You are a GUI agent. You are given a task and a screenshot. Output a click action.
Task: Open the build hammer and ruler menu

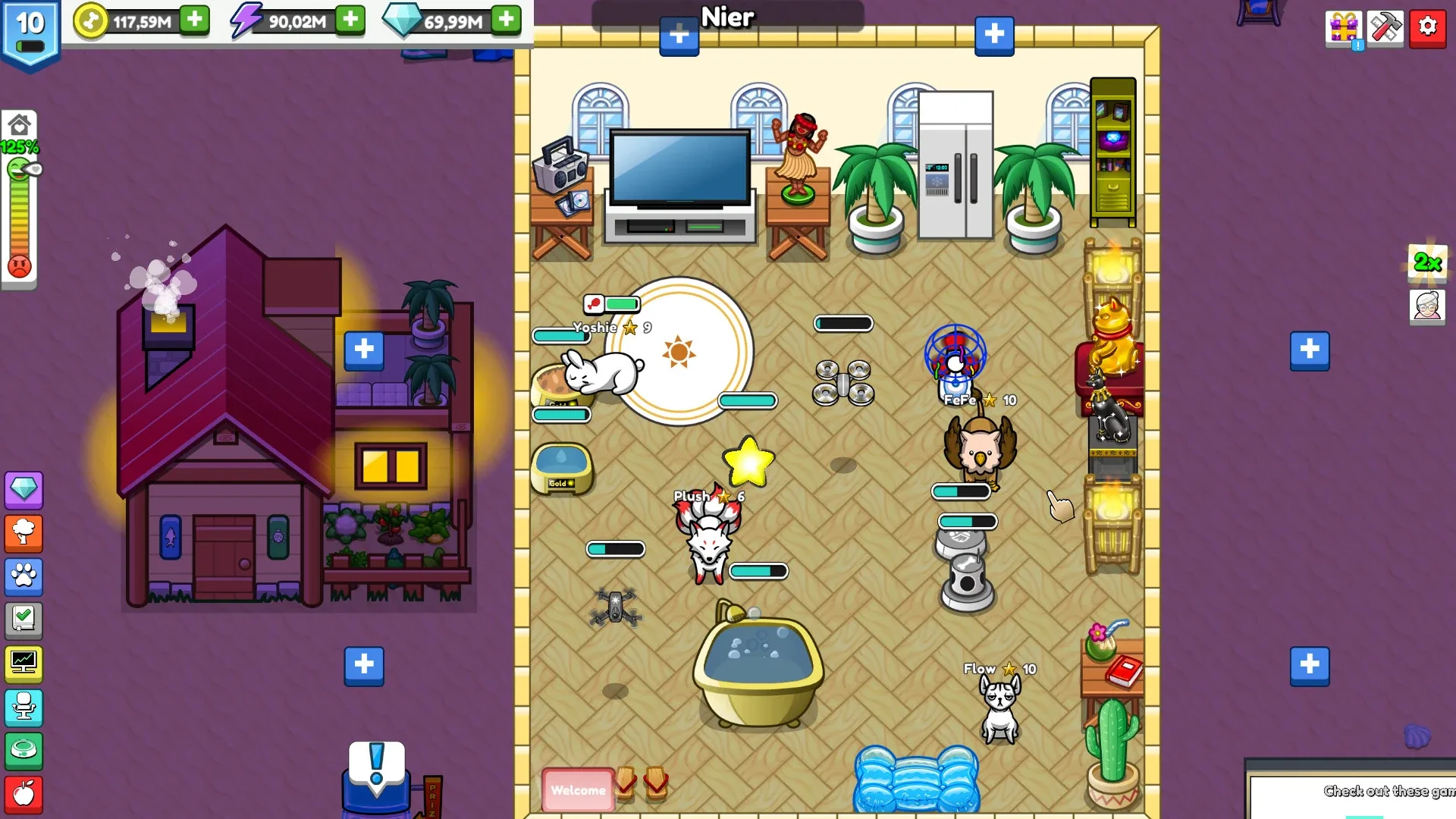pyautogui.click(x=1385, y=27)
